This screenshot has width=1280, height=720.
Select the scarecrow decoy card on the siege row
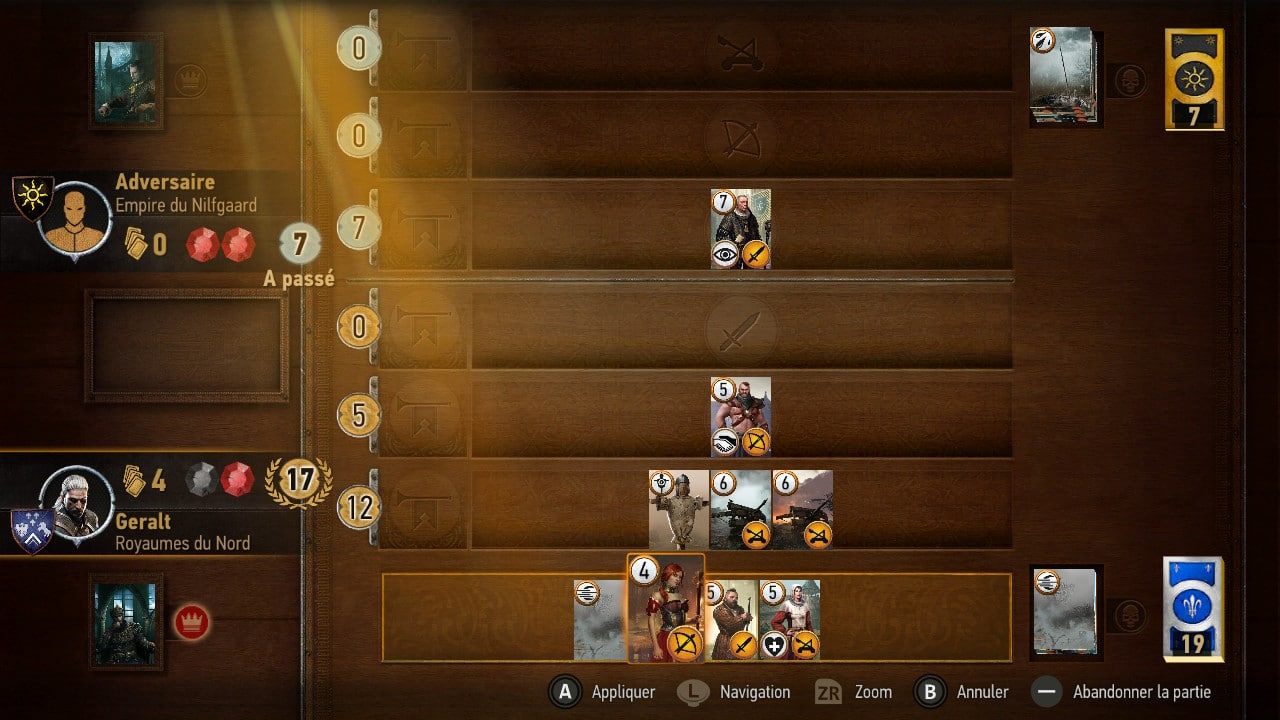[x=678, y=510]
